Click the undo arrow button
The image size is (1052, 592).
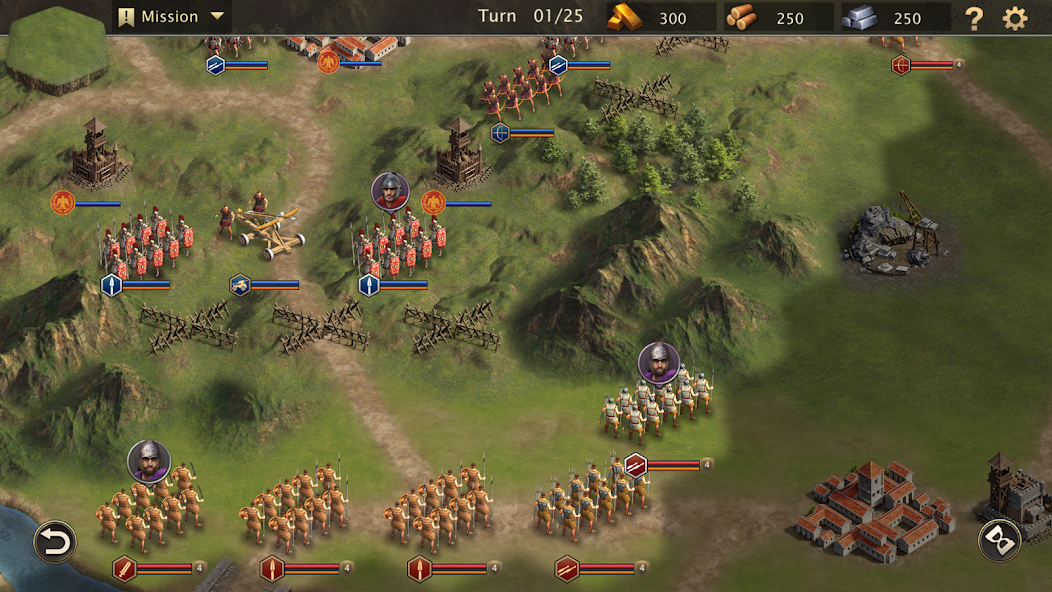coord(54,542)
